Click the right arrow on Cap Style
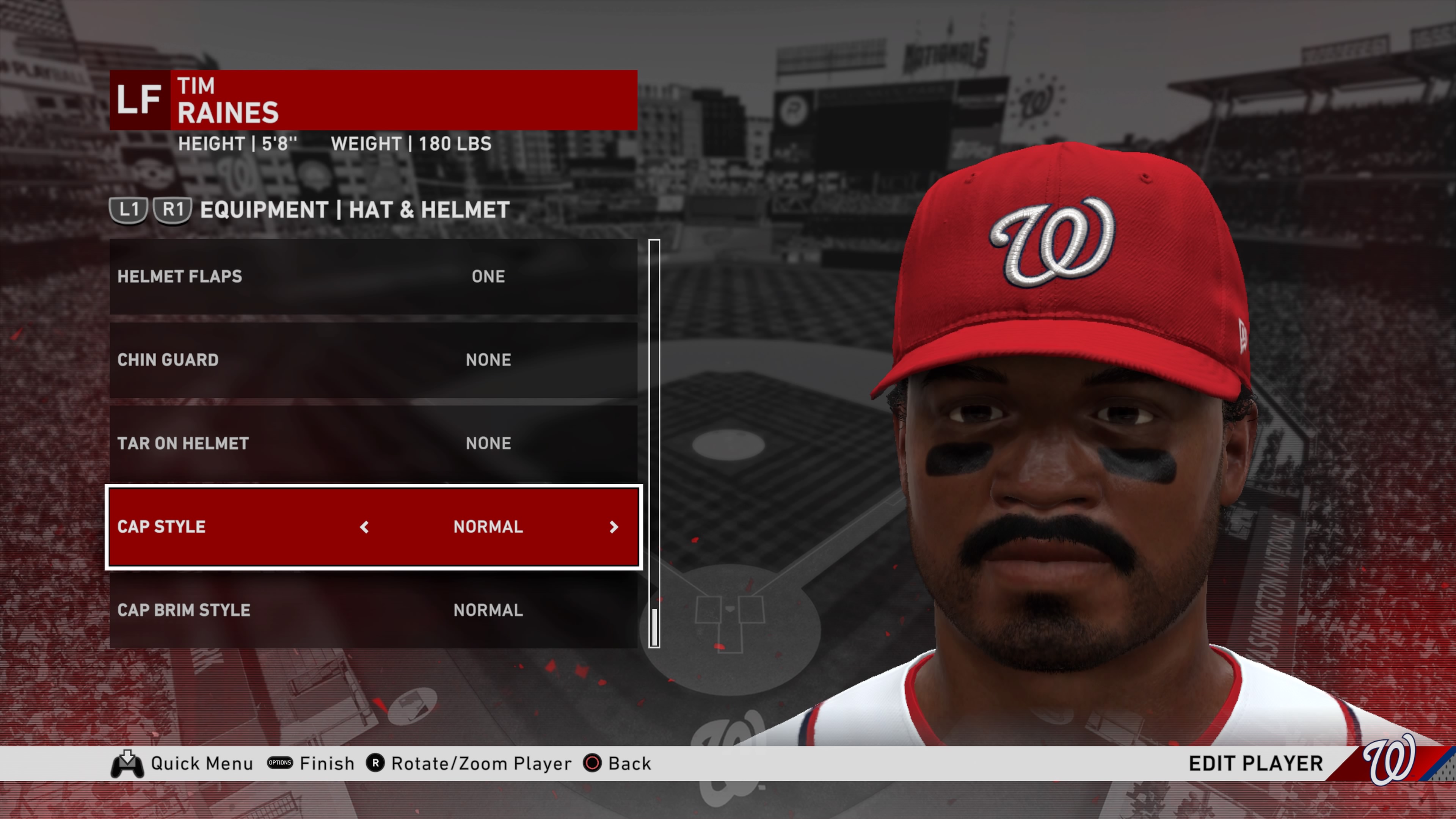This screenshot has width=1456, height=819. 614,527
